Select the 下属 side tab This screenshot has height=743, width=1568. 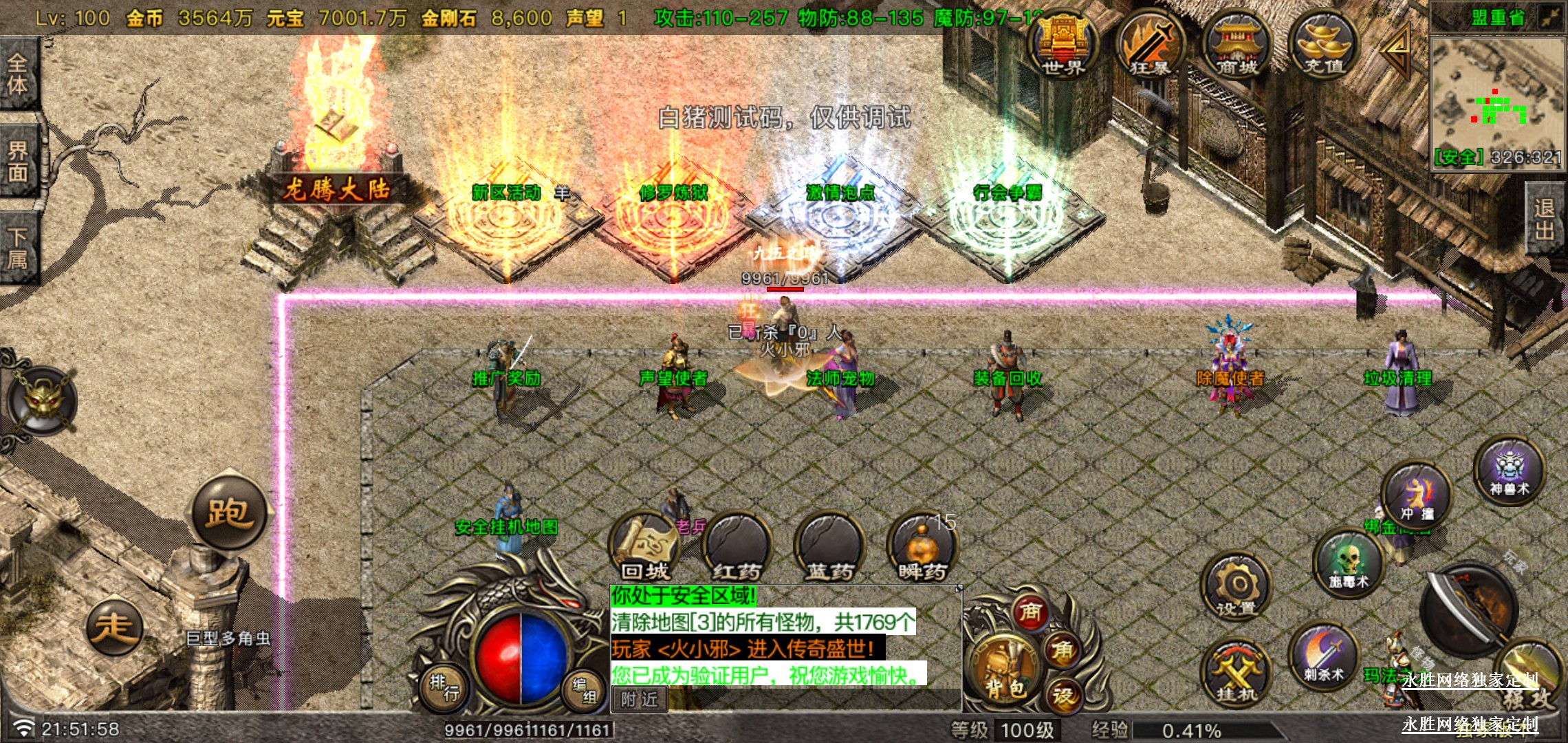pyautogui.click(x=18, y=248)
